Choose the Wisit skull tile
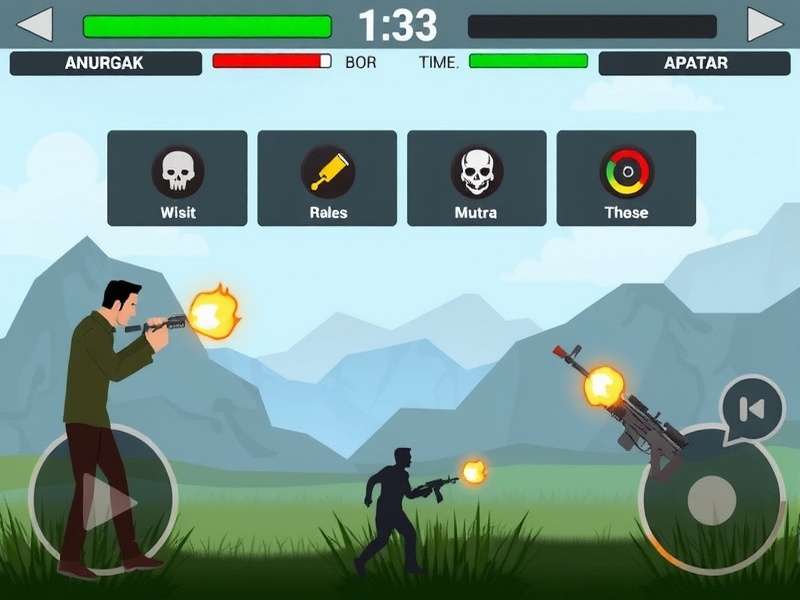Viewport: 800px width, 600px height. point(177,178)
